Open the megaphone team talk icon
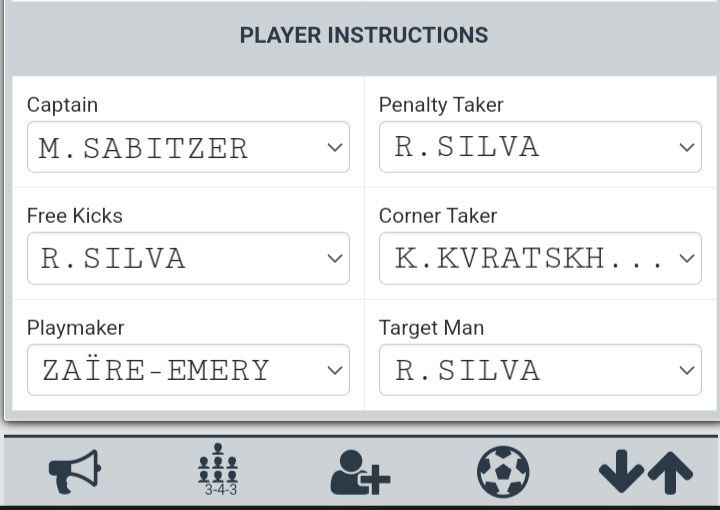Image resolution: width=720 pixels, height=510 pixels. click(75, 471)
